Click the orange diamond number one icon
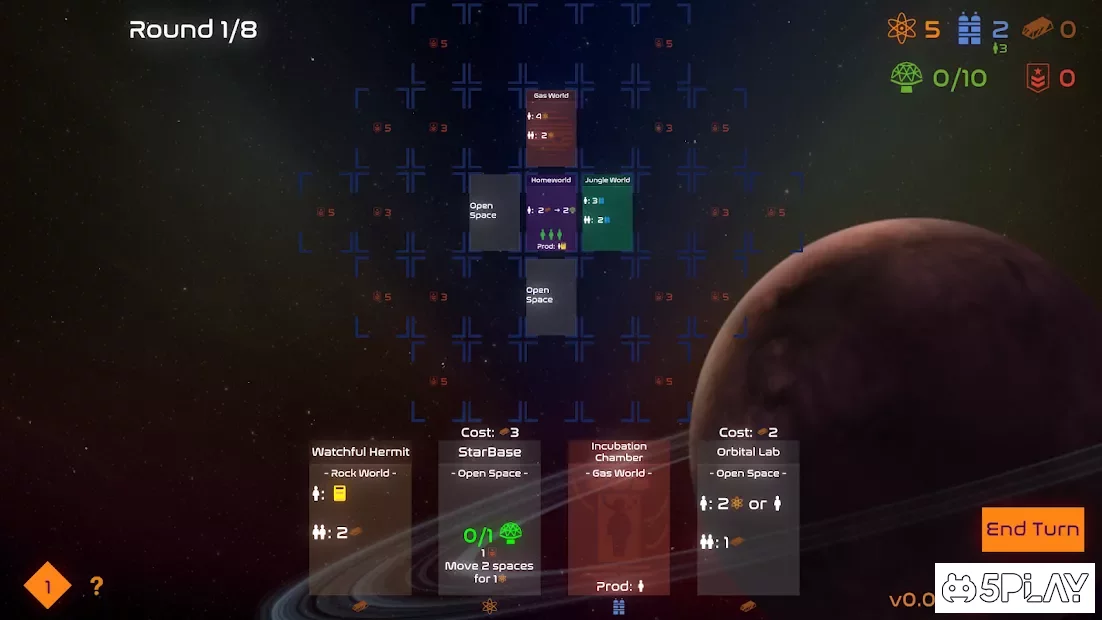This screenshot has width=1102, height=620. pyautogui.click(x=47, y=587)
